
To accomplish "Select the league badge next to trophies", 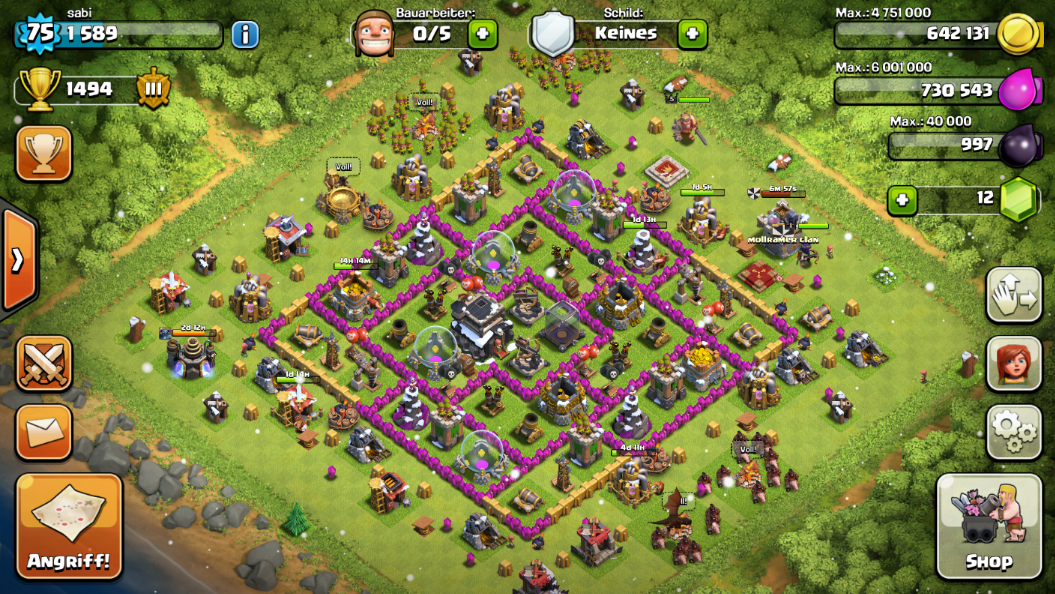I will (153, 89).
